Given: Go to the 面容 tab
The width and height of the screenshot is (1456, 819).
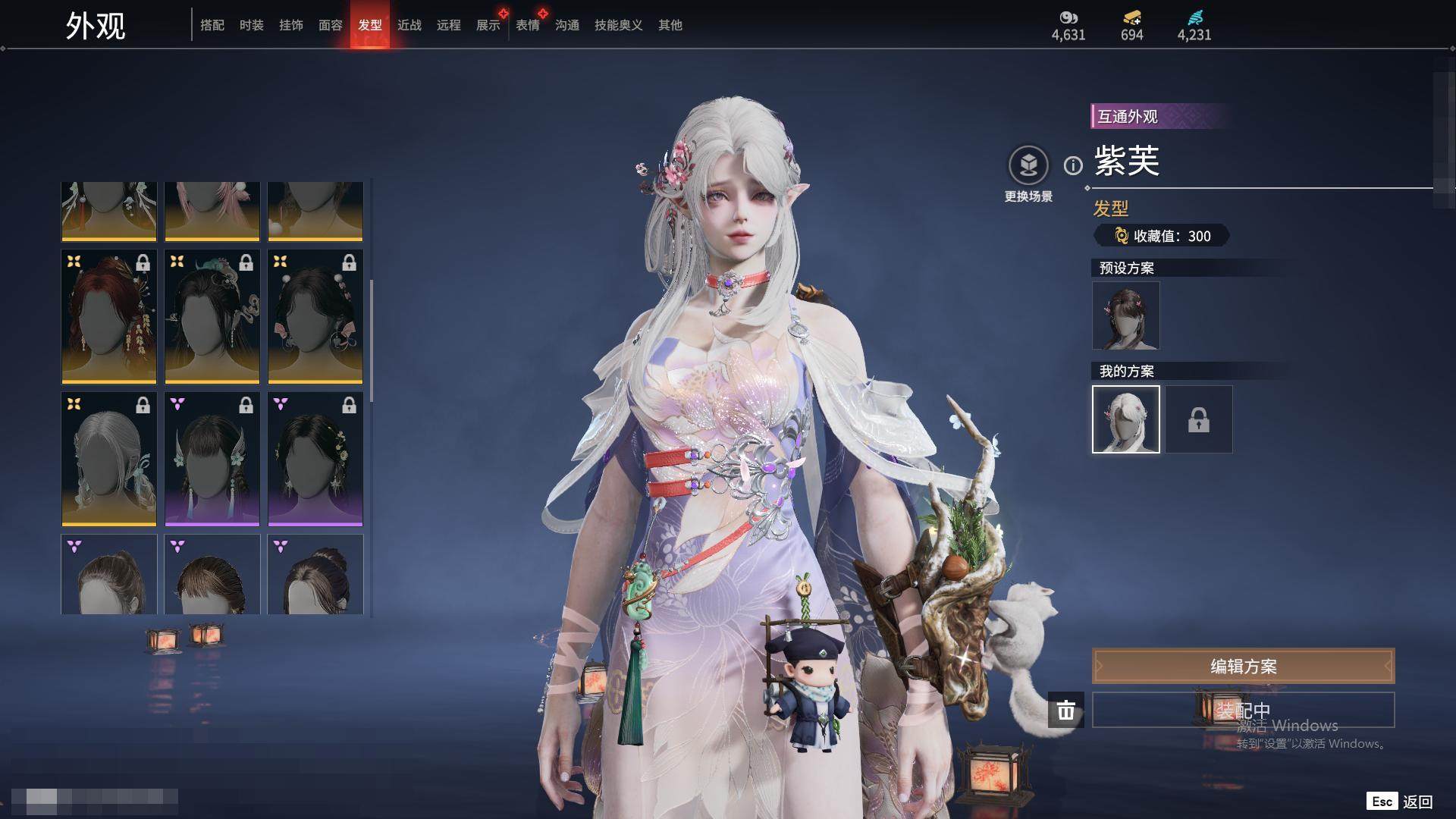Looking at the screenshot, I should [331, 25].
